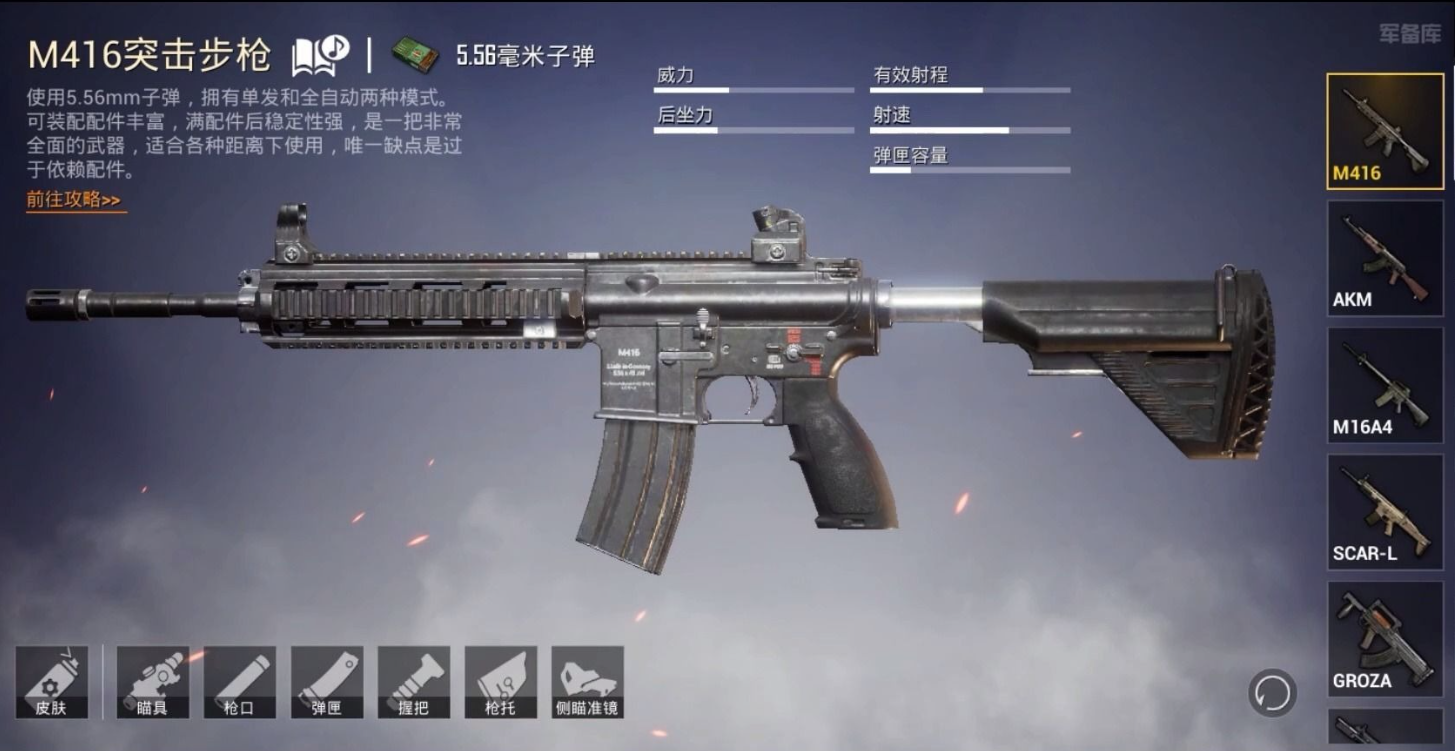
Task: Follow the 前往攻略 guide link
Action: pos(74,200)
